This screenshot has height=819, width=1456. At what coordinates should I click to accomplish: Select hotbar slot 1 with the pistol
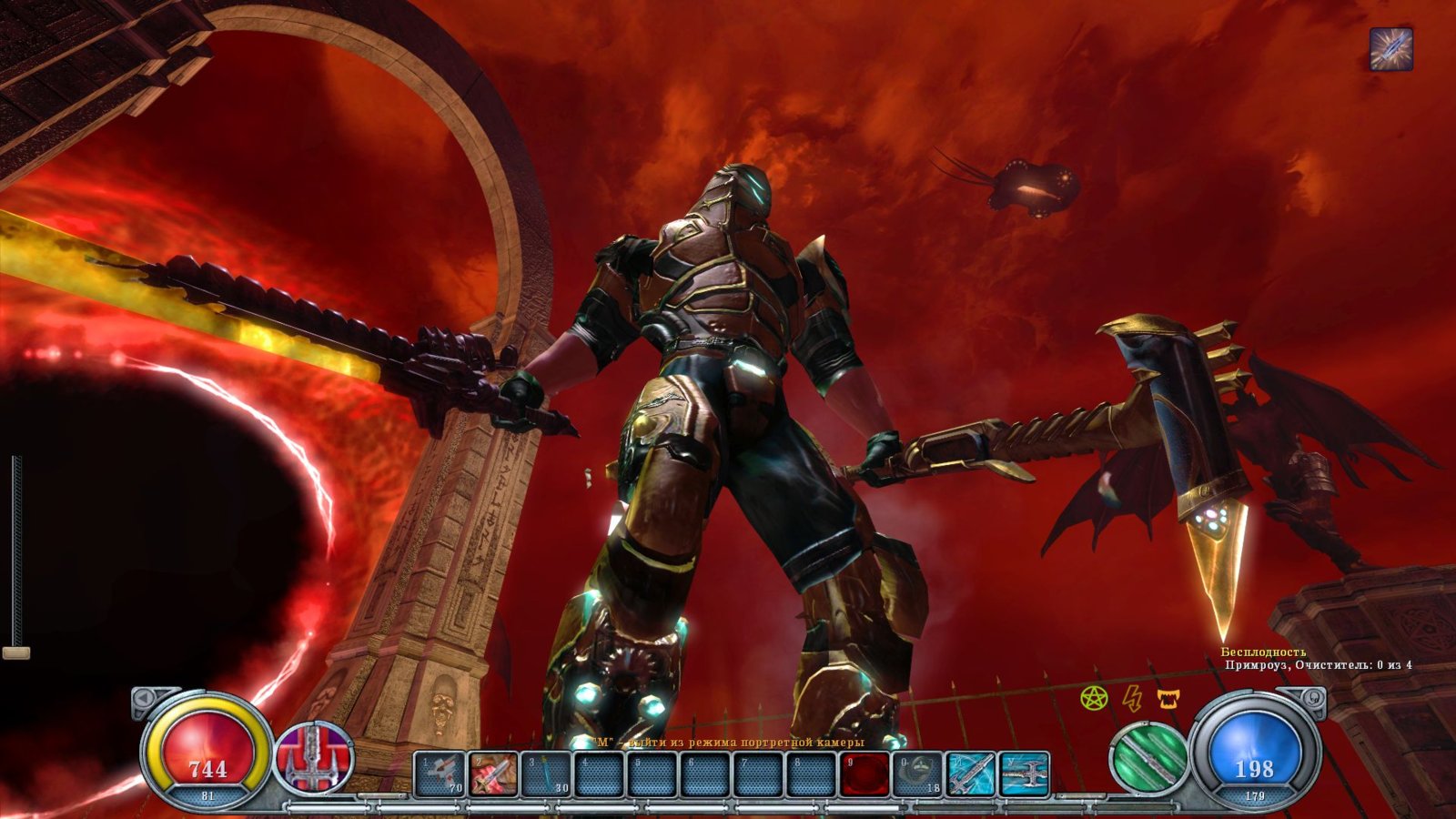tap(440, 774)
